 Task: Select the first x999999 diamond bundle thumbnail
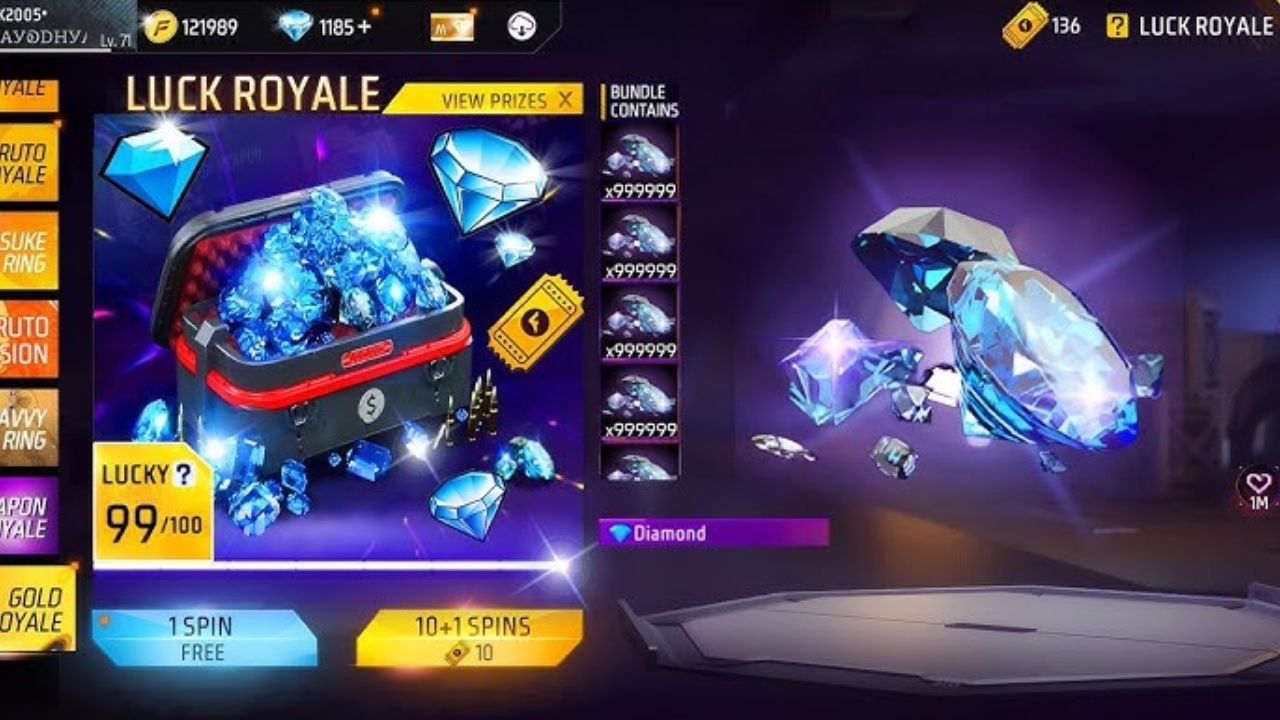[637, 158]
